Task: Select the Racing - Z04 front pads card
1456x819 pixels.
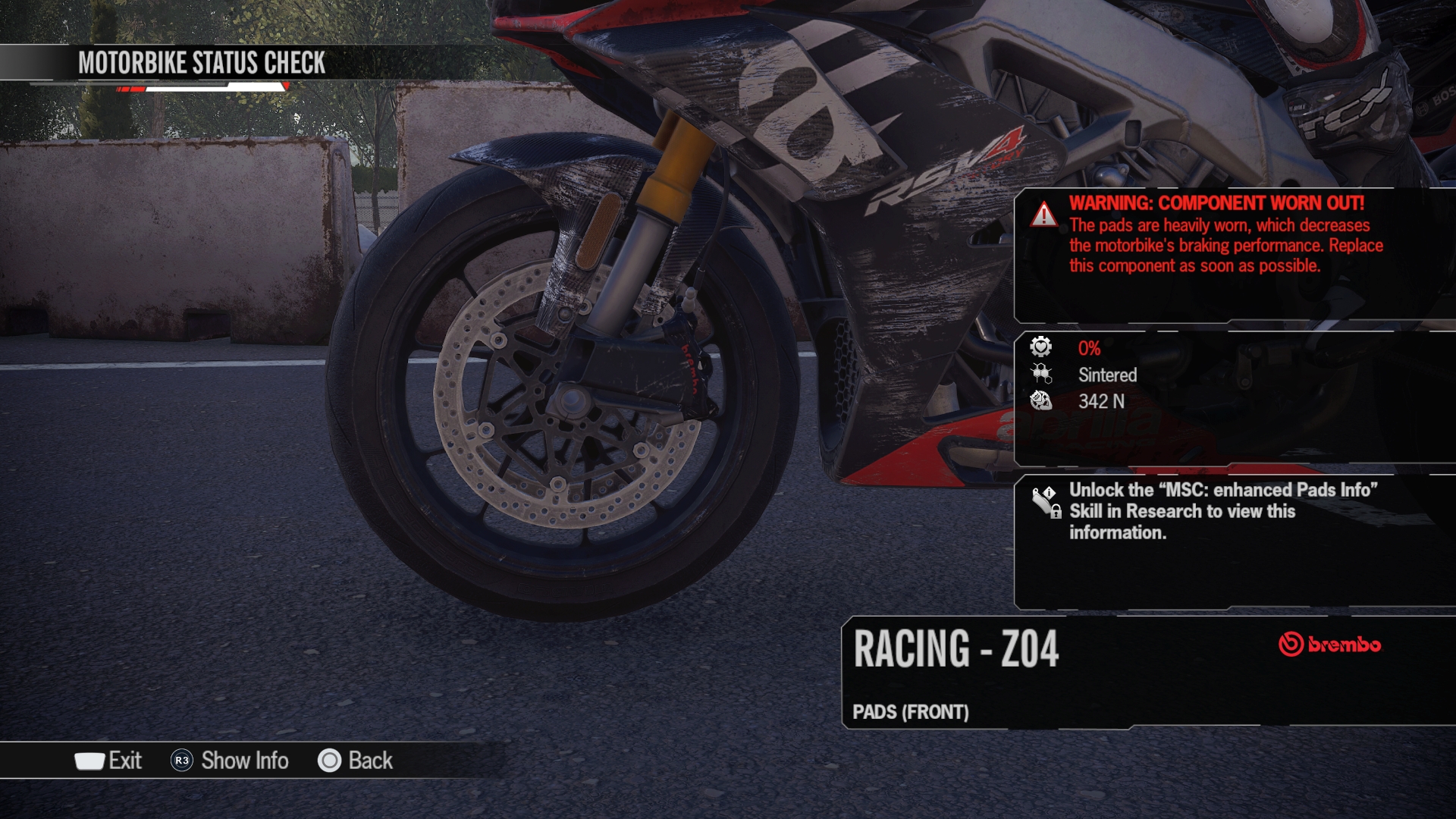Action: pyautogui.click(x=1145, y=673)
